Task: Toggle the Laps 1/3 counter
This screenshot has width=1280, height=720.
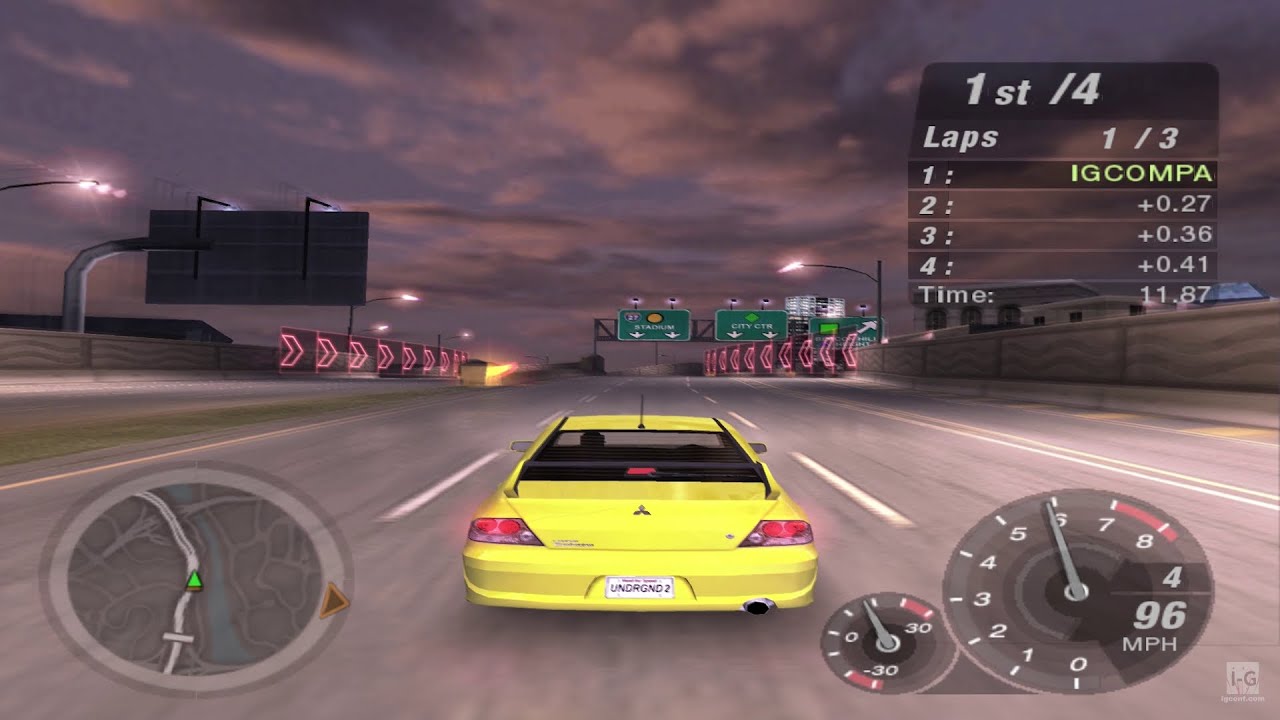Action: (1050, 137)
